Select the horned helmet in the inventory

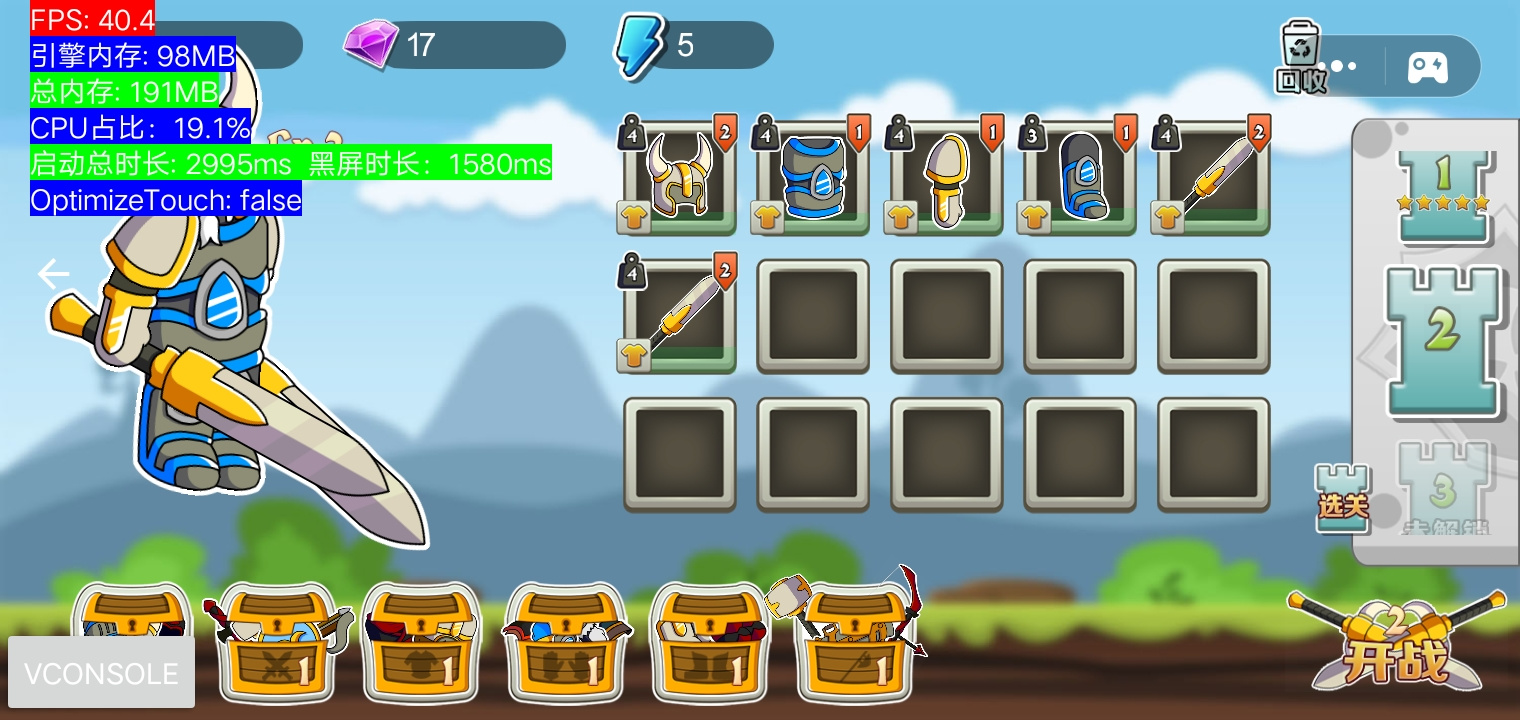coord(680,177)
